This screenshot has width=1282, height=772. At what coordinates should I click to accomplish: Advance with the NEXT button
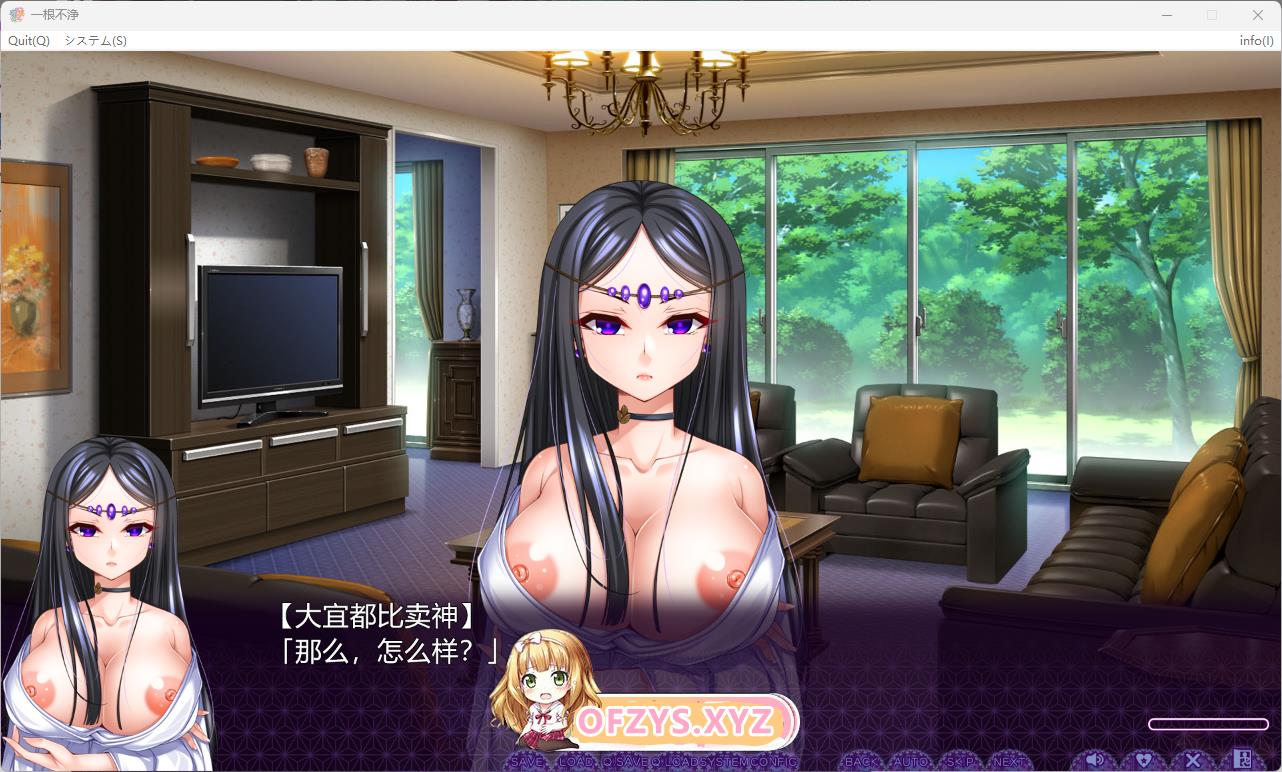point(1008,761)
